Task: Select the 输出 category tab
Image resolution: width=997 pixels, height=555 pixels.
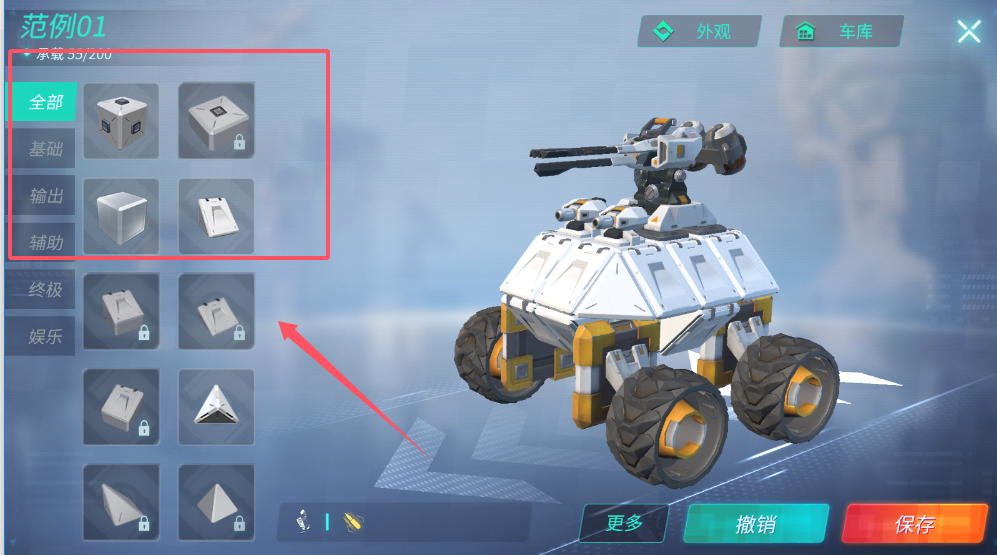Action: pos(45,196)
